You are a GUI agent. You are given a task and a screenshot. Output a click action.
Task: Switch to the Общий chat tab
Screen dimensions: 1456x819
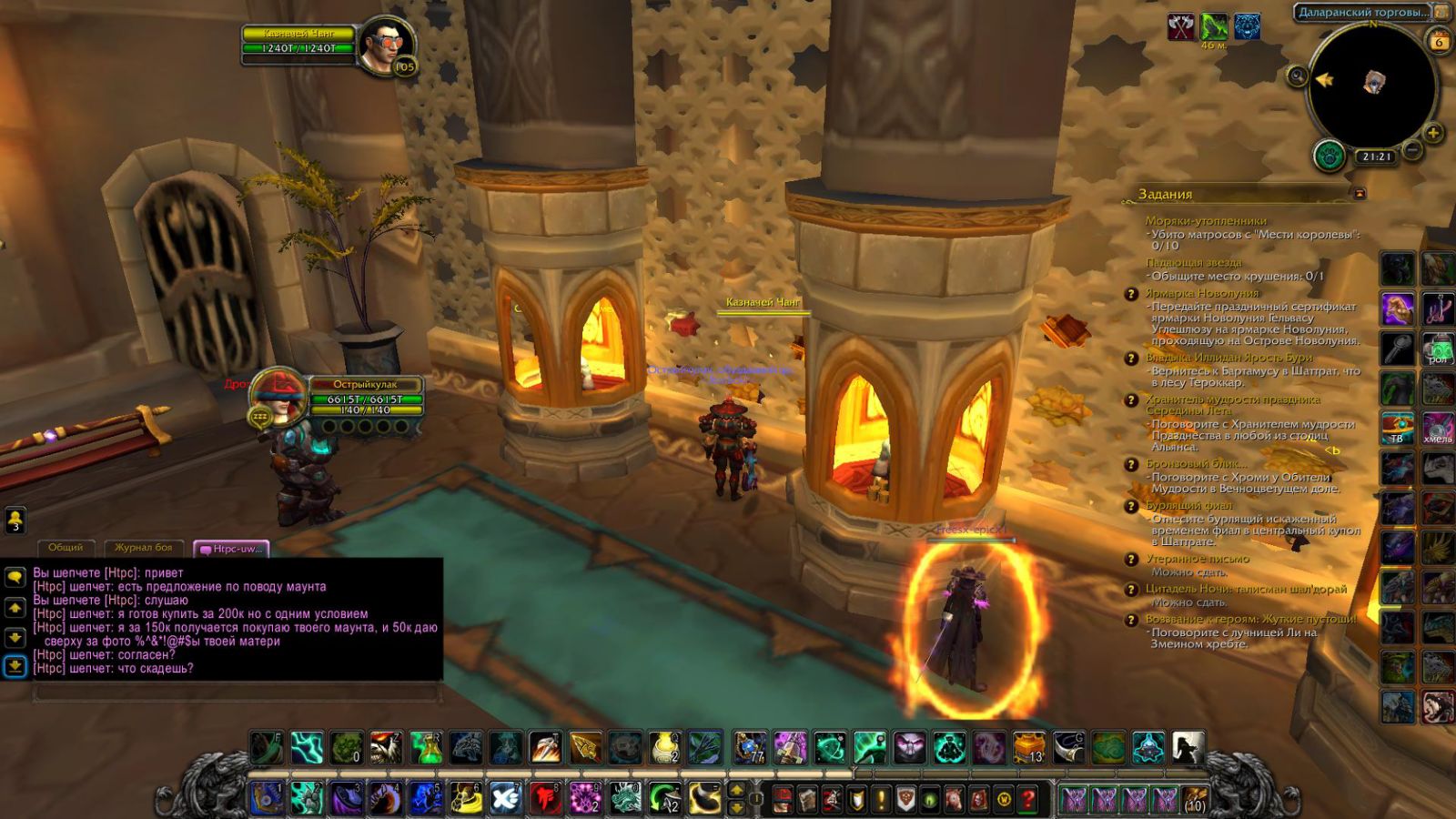coord(66,548)
